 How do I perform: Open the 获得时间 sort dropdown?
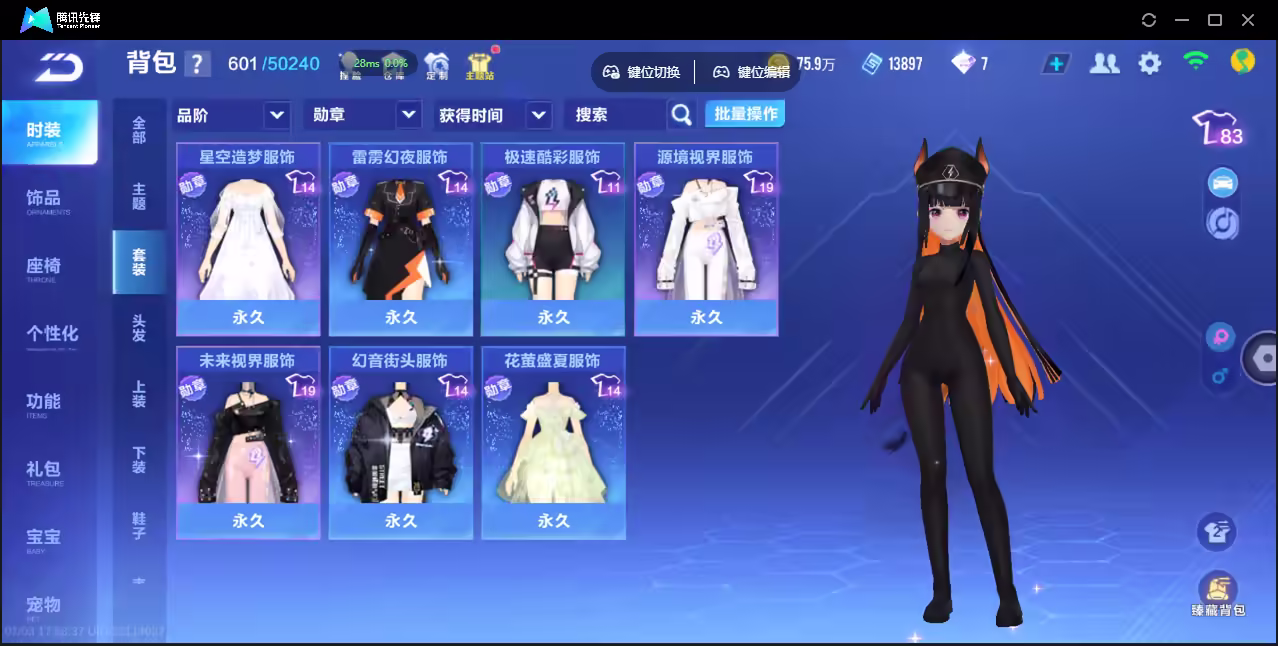494,115
